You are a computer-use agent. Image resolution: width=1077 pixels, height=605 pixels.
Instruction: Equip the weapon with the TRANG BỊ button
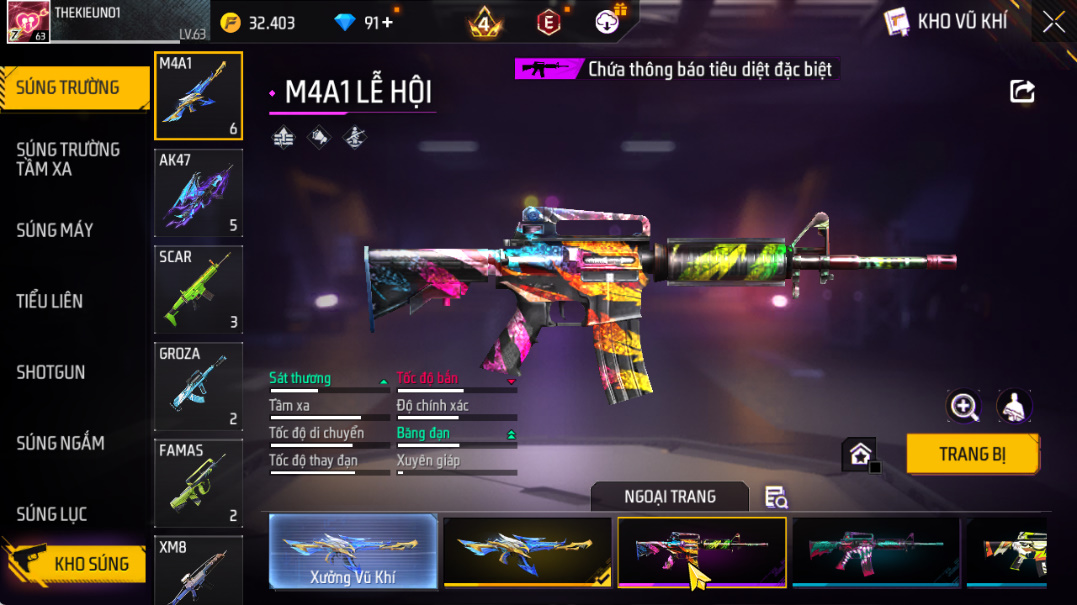(x=972, y=454)
